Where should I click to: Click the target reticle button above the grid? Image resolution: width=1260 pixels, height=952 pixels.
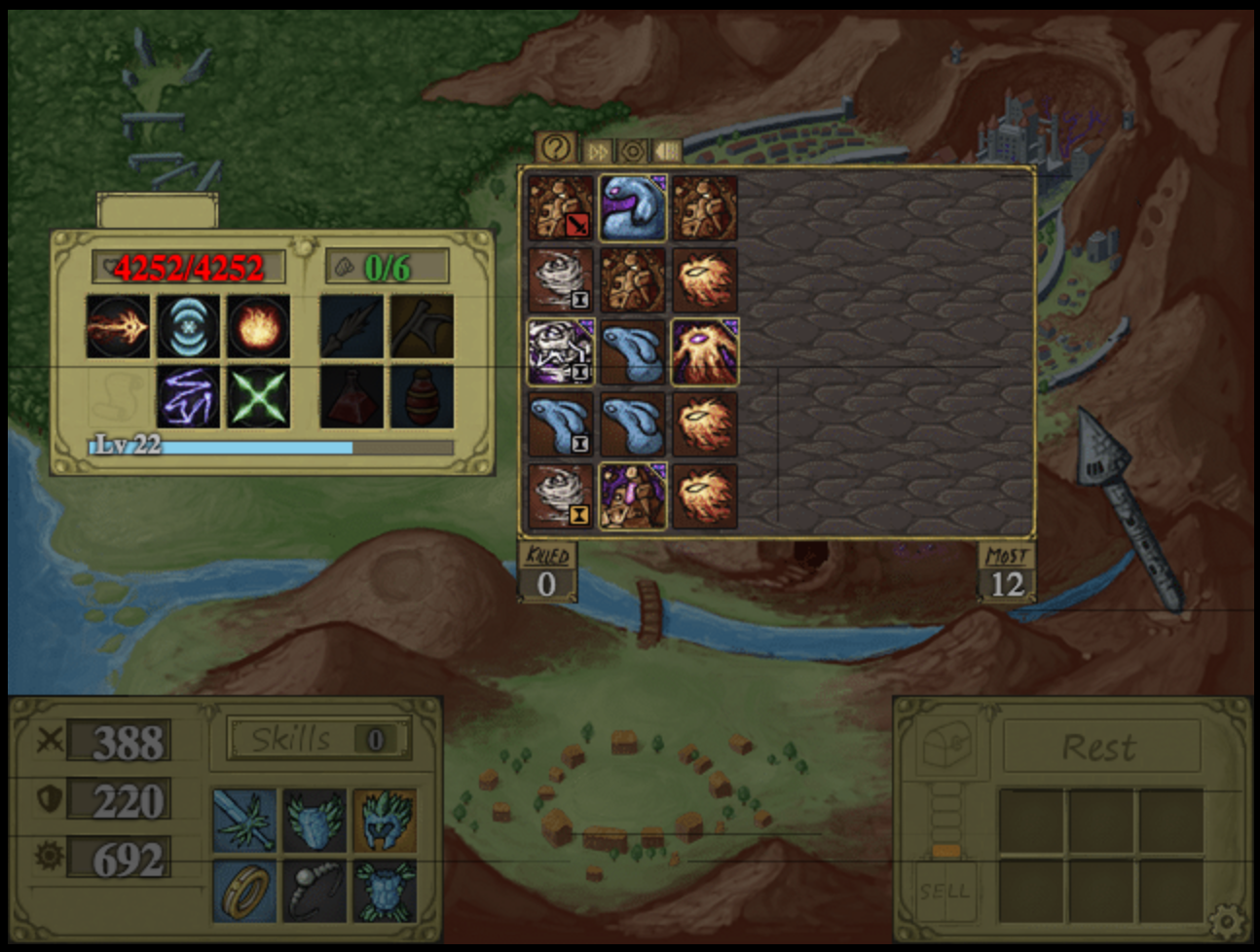point(632,151)
